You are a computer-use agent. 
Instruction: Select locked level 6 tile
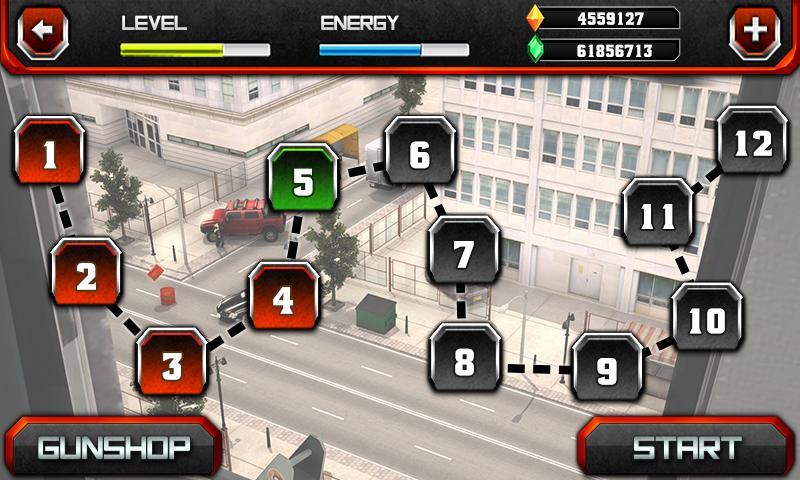(x=420, y=156)
